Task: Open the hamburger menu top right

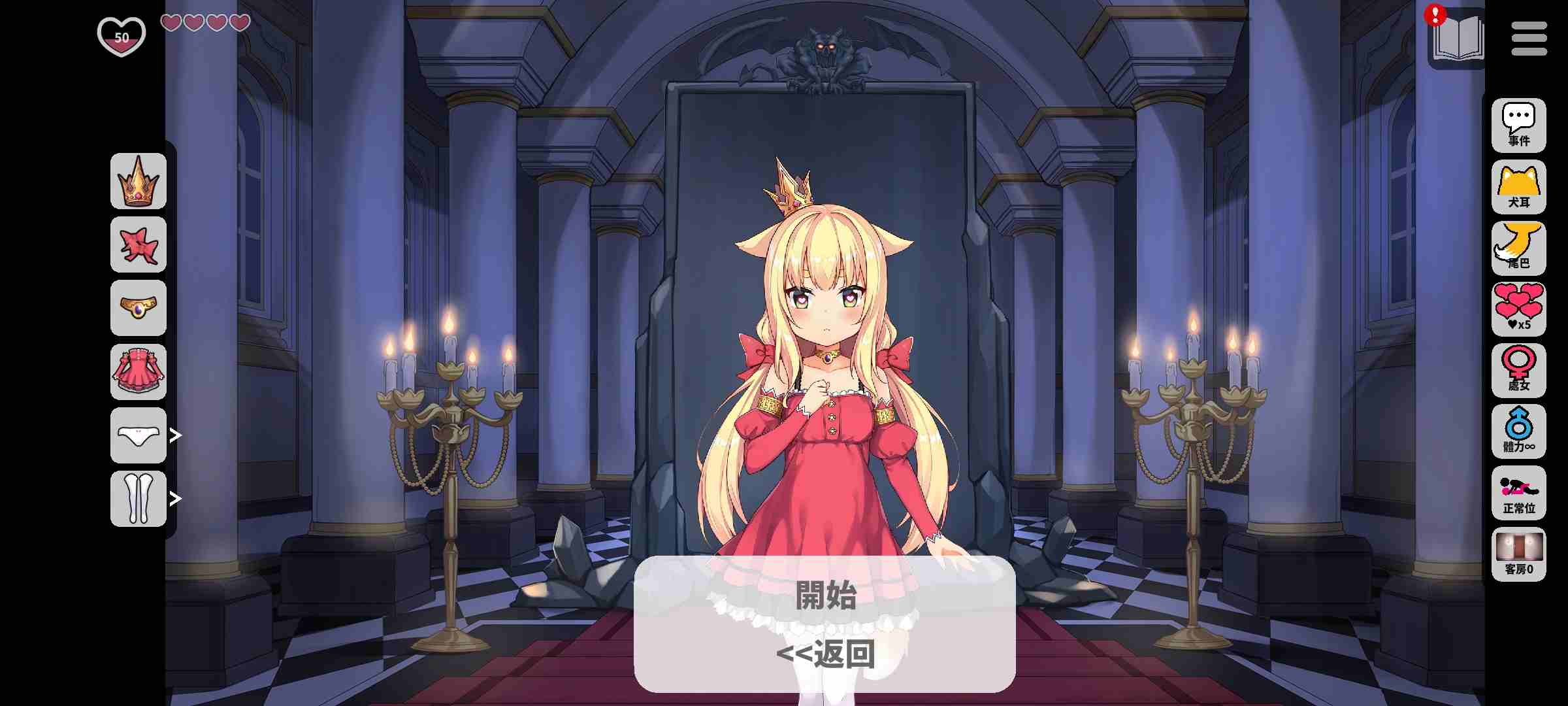Action: (x=1528, y=37)
